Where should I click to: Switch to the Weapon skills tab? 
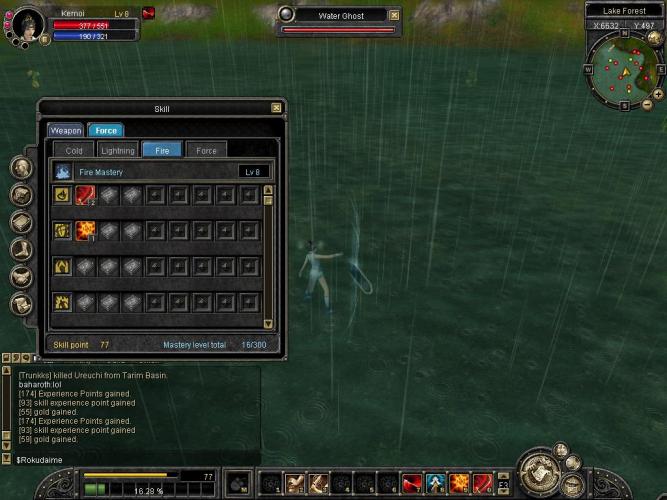[66, 130]
